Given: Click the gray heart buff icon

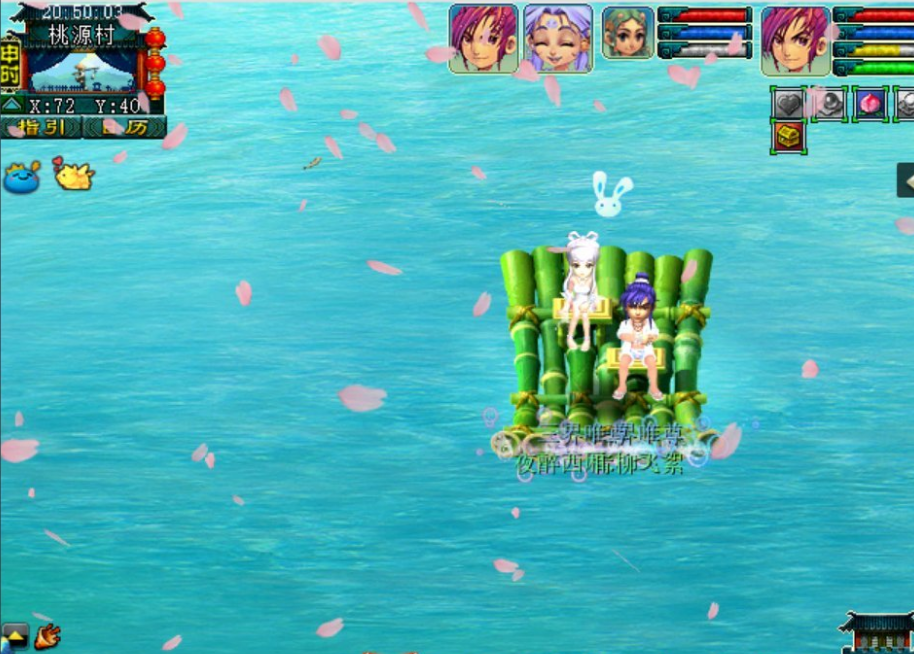Looking at the screenshot, I should point(789,103).
